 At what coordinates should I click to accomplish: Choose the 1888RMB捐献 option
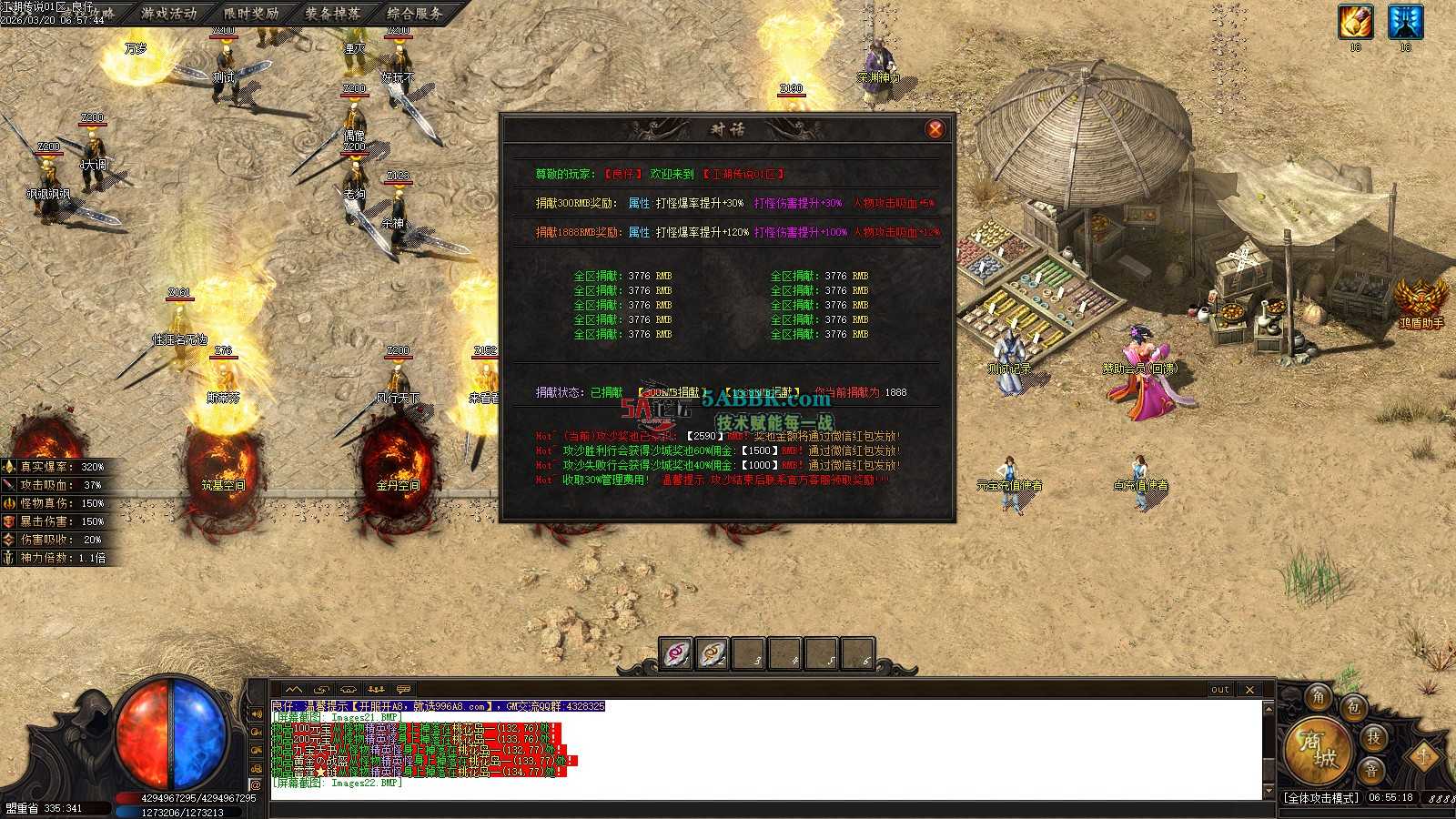[x=763, y=392]
